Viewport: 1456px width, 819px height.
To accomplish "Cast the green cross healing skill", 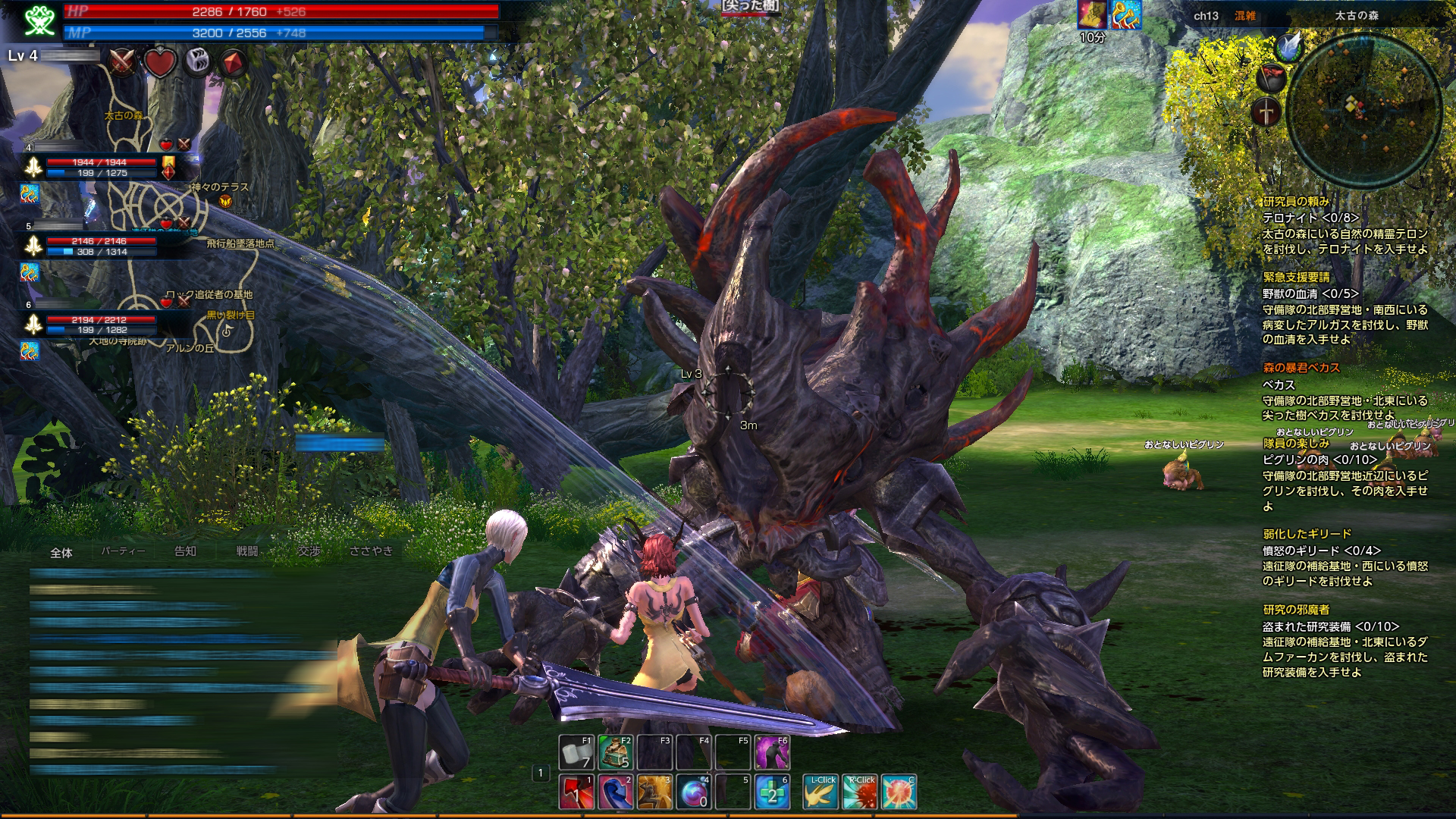I will 773,792.
